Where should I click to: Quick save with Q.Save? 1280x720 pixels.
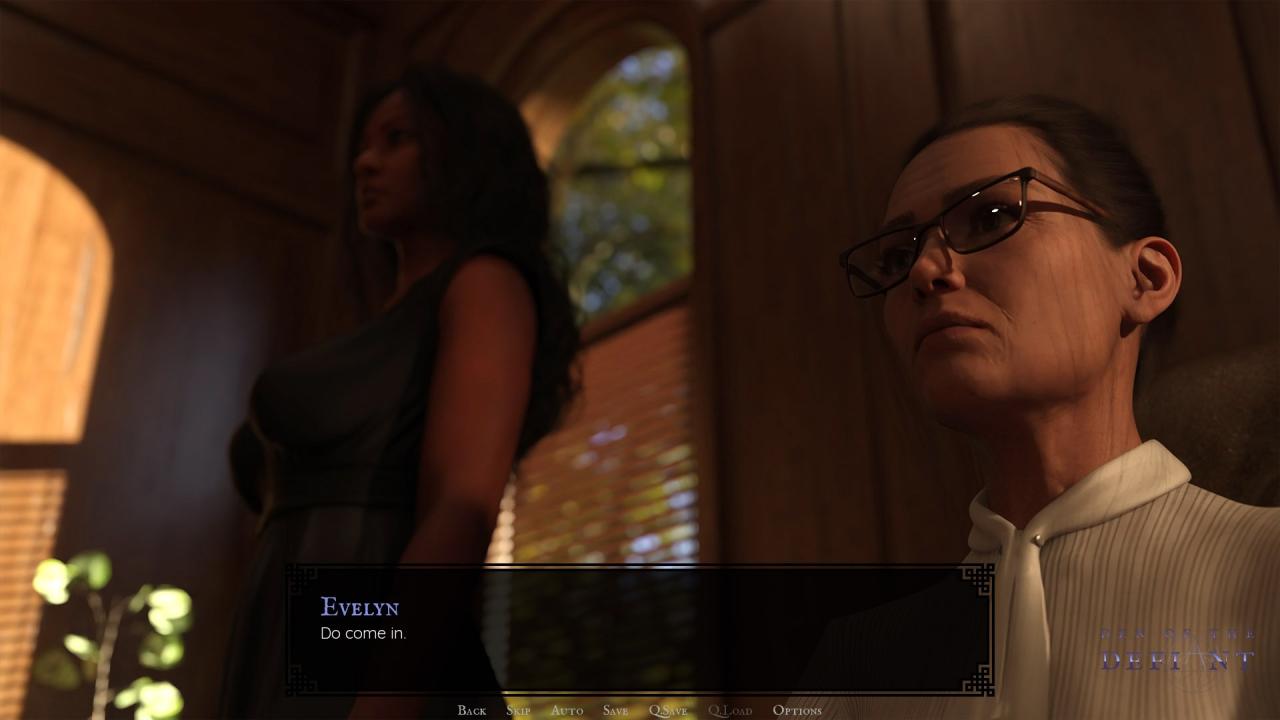coord(668,710)
